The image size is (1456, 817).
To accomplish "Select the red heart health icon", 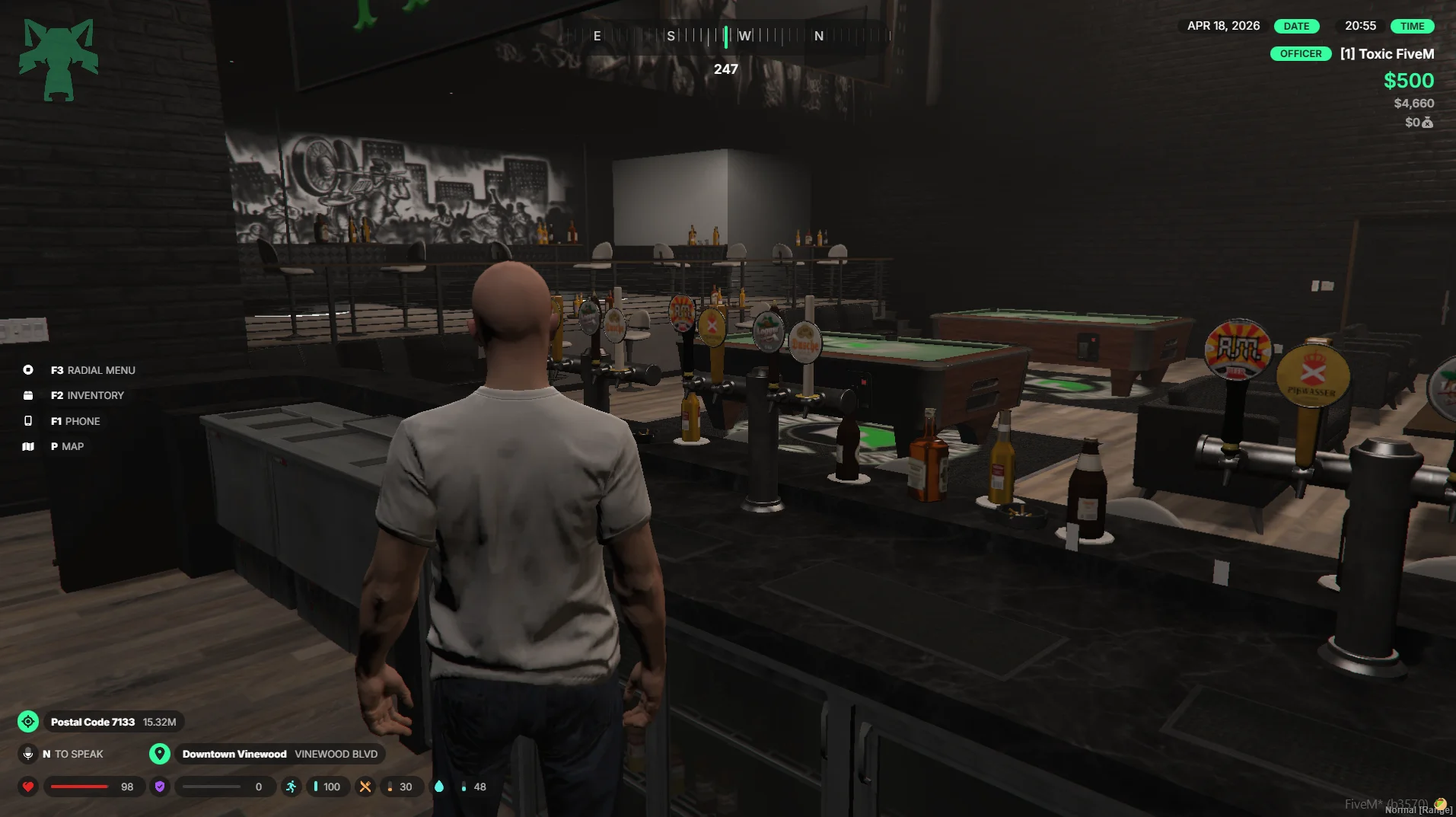I will pyautogui.click(x=28, y=787).
